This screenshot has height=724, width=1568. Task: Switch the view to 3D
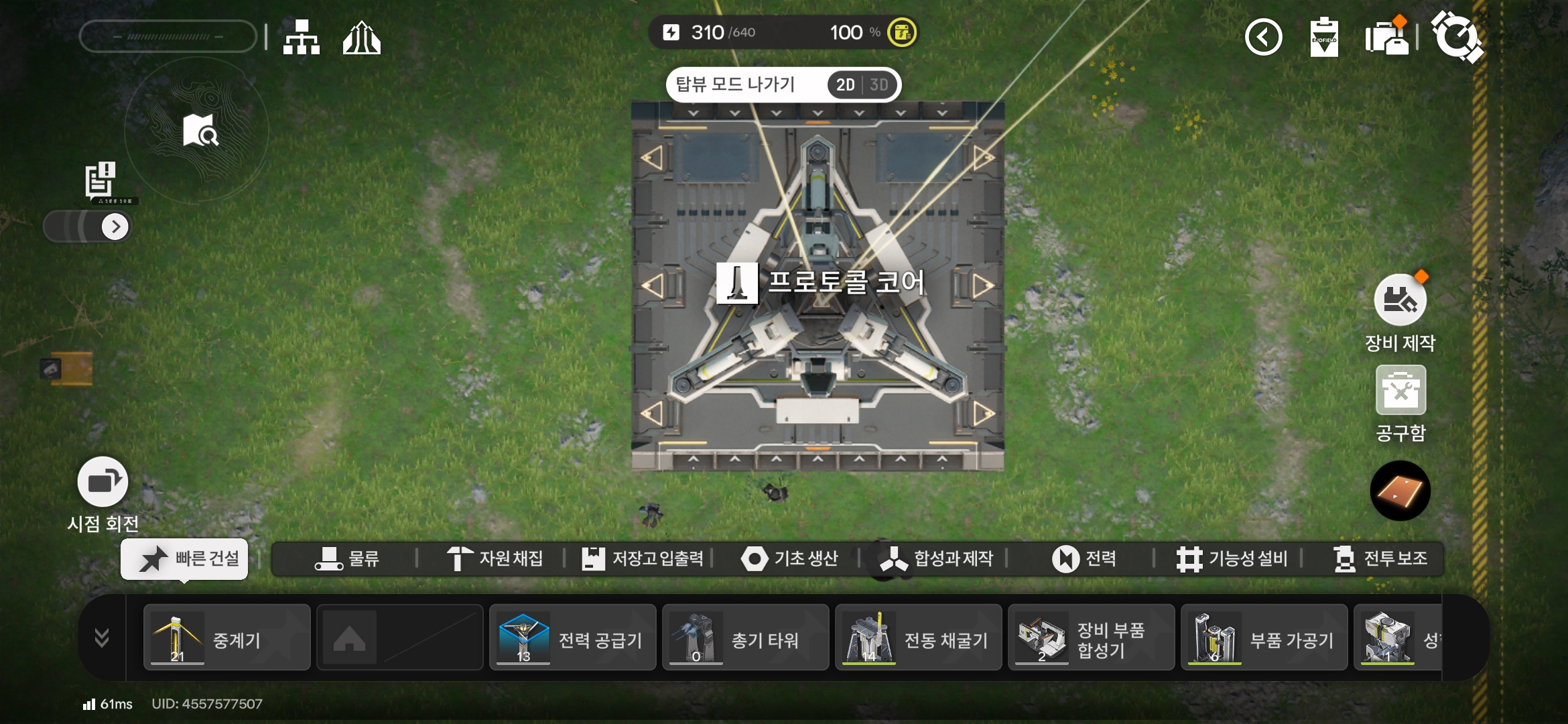point(878,85)
